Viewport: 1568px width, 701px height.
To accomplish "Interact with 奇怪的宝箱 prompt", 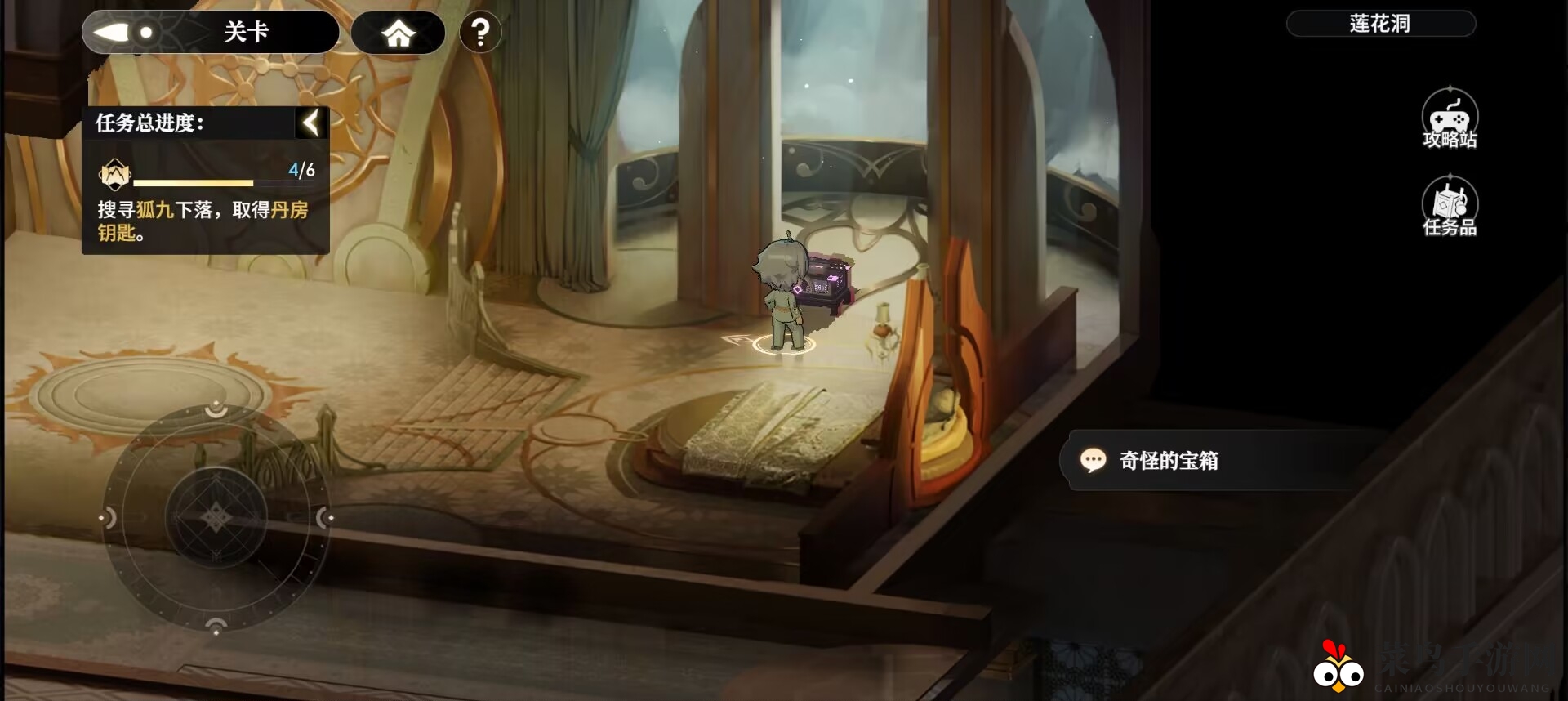I will [x=1168, y=461].
